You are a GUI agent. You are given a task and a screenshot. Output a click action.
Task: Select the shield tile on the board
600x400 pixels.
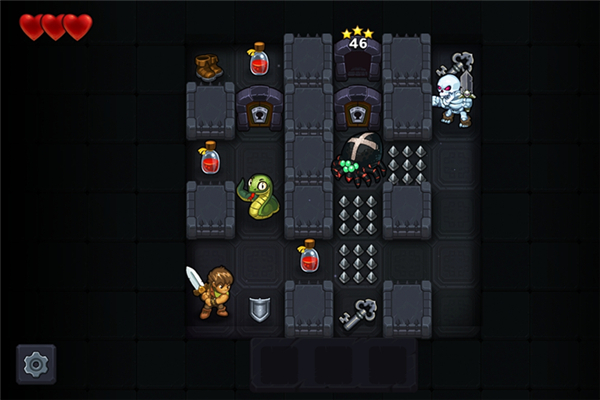pyautogui.click(x=259, y=309)
